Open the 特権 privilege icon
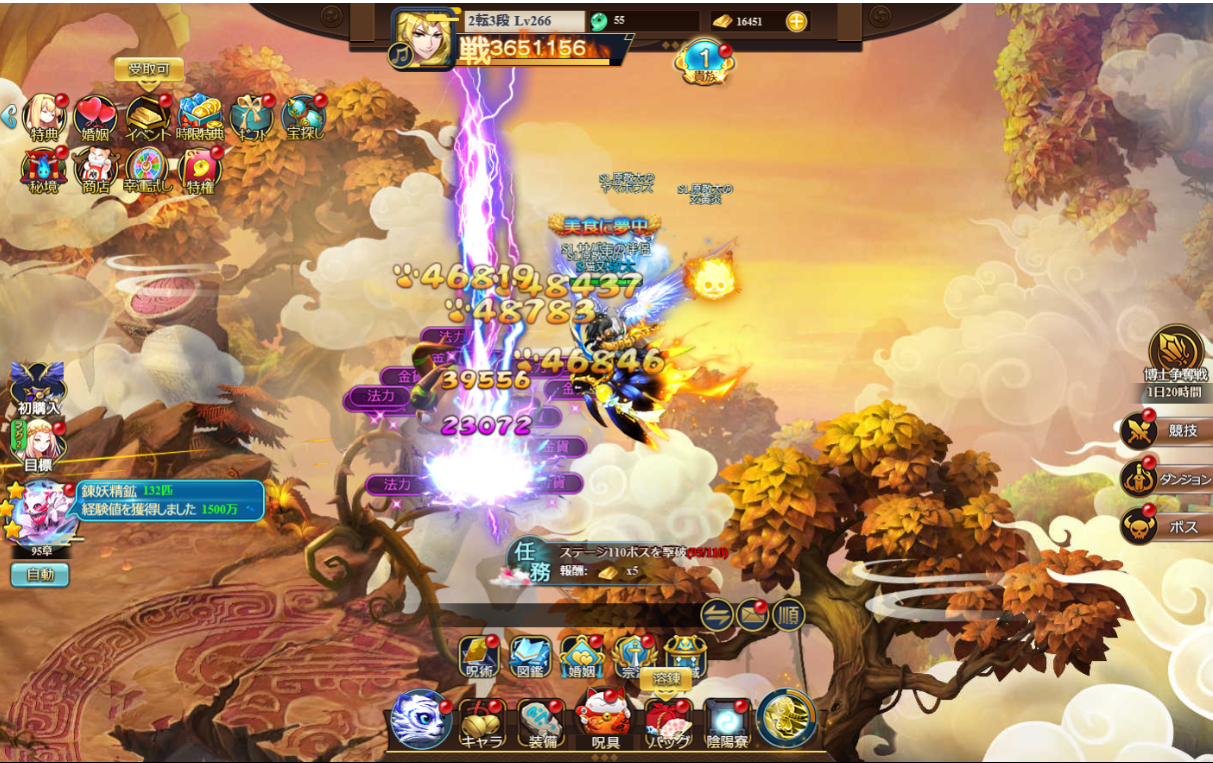 (x=200, y=170)
